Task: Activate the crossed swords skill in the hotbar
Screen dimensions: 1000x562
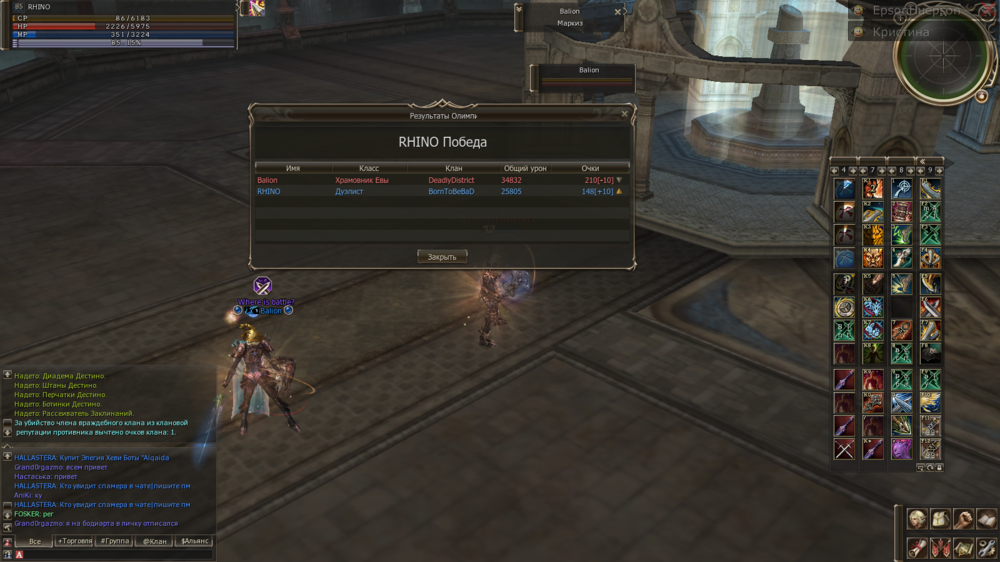Action: [845, 450]
